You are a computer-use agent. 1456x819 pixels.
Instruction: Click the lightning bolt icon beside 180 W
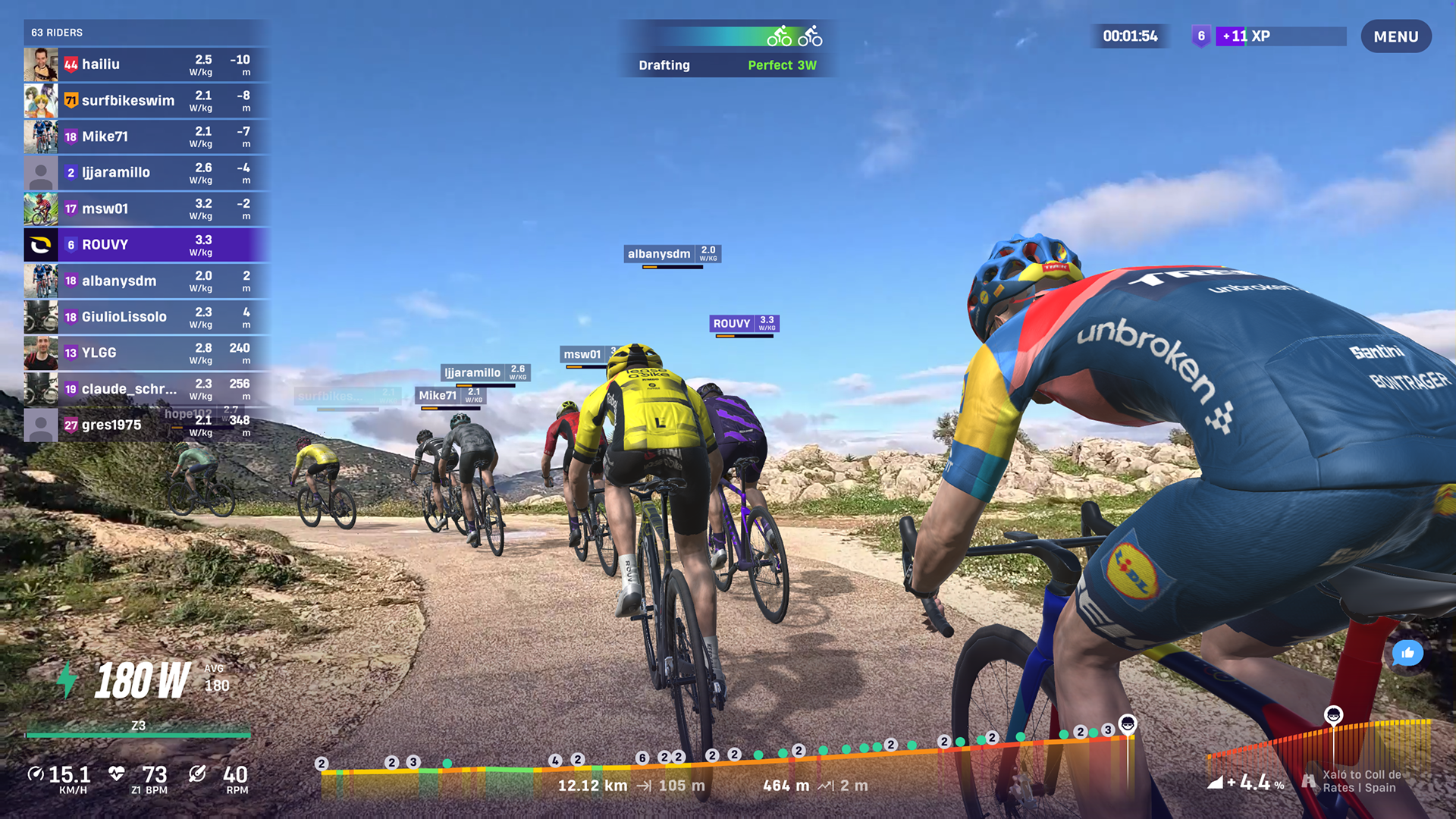(x=65, y=679)
